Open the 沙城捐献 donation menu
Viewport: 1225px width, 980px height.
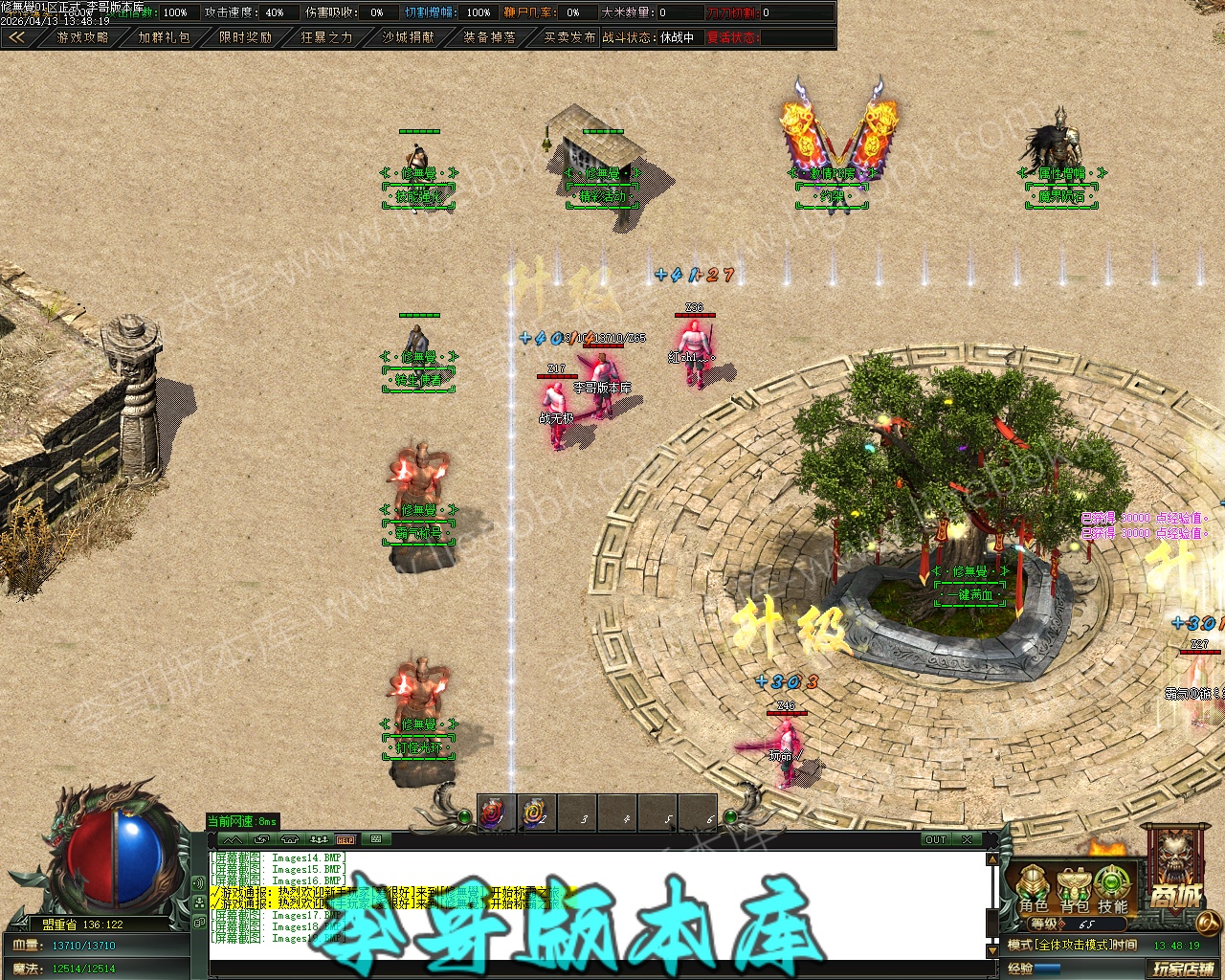(x=408, y=37)
